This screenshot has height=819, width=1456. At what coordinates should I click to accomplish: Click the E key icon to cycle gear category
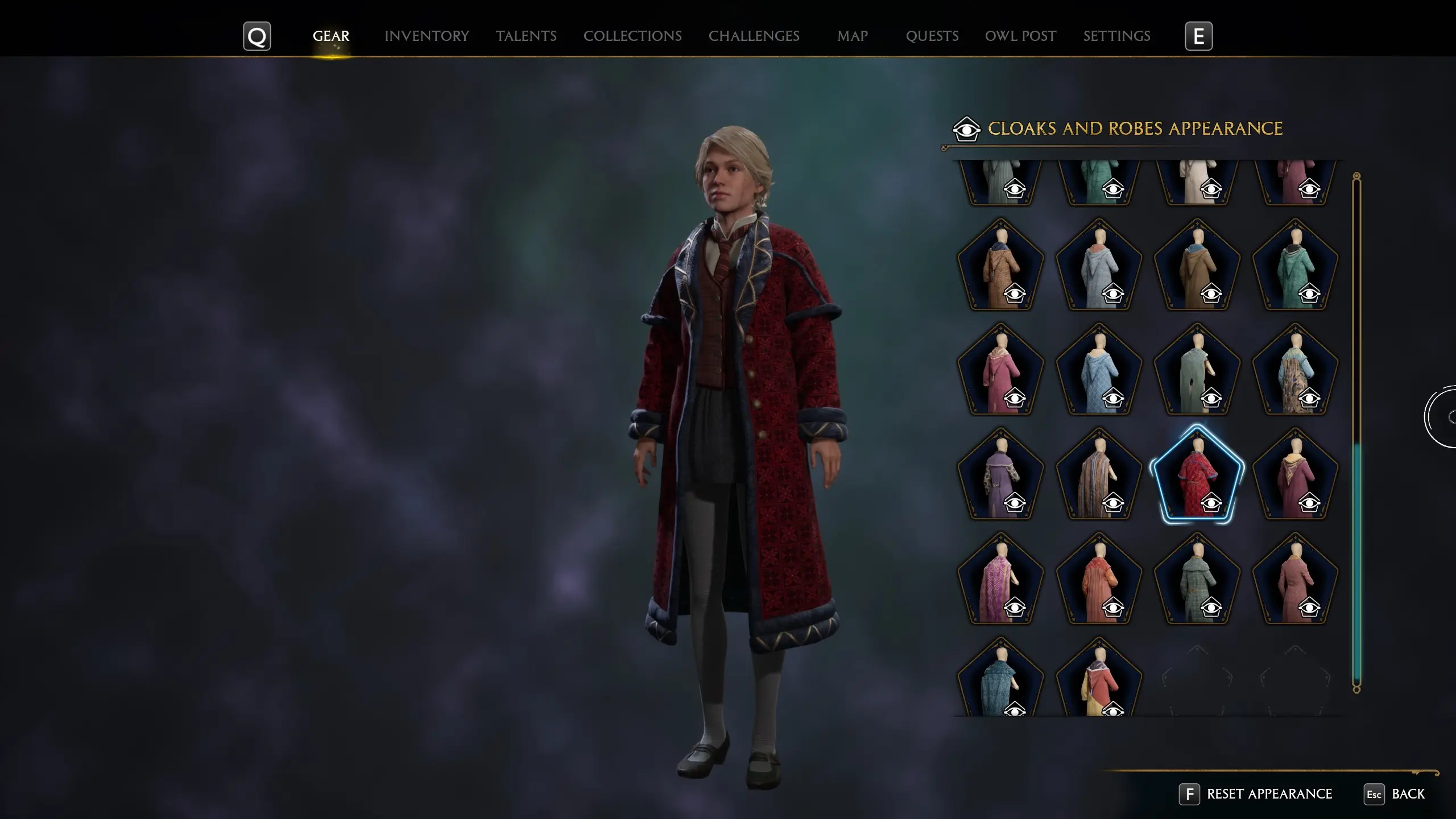coord(1199,36)
